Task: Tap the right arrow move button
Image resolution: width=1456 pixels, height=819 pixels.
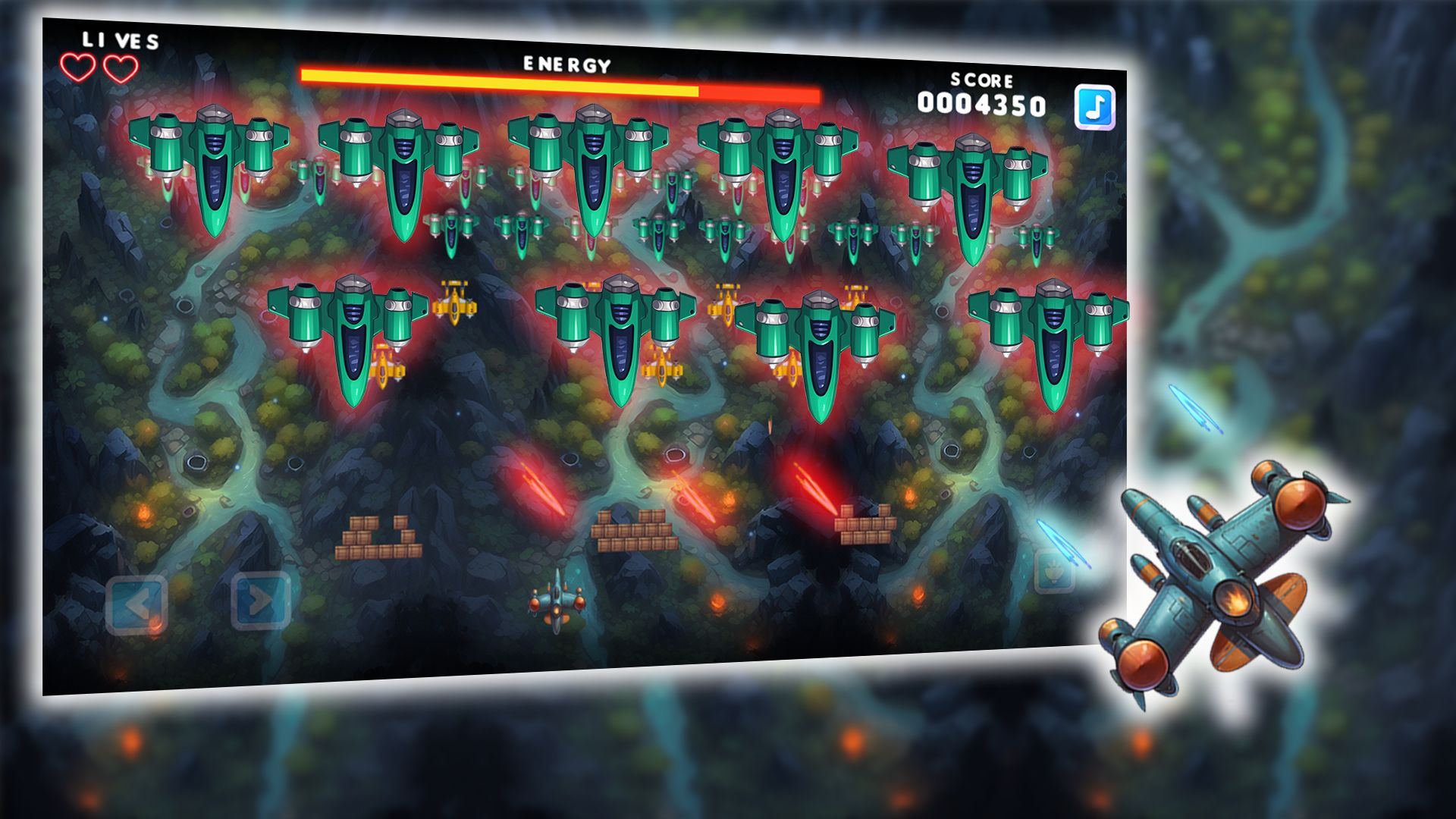Action: (260, 601)
